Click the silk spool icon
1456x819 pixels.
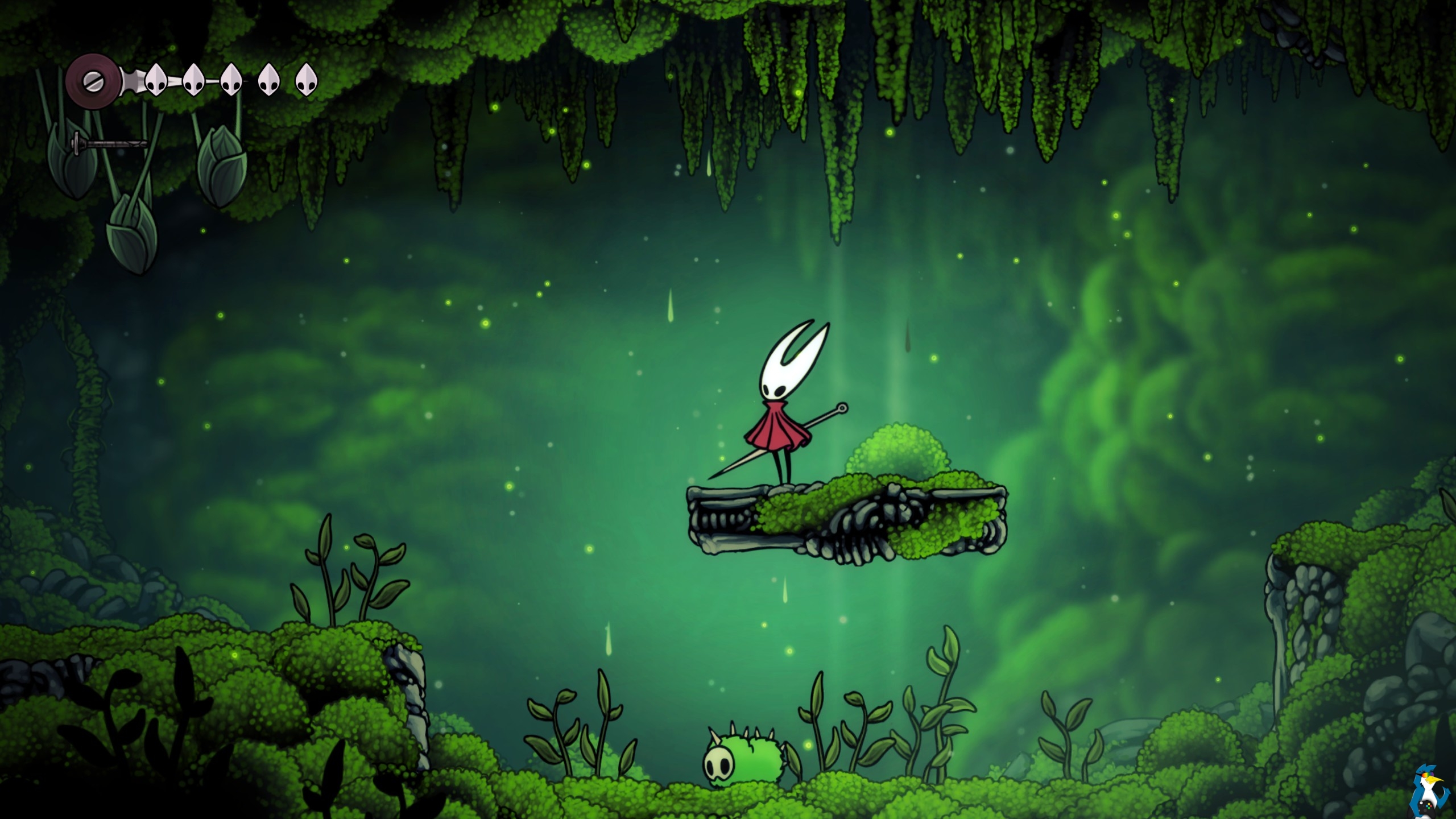[92, 81]
